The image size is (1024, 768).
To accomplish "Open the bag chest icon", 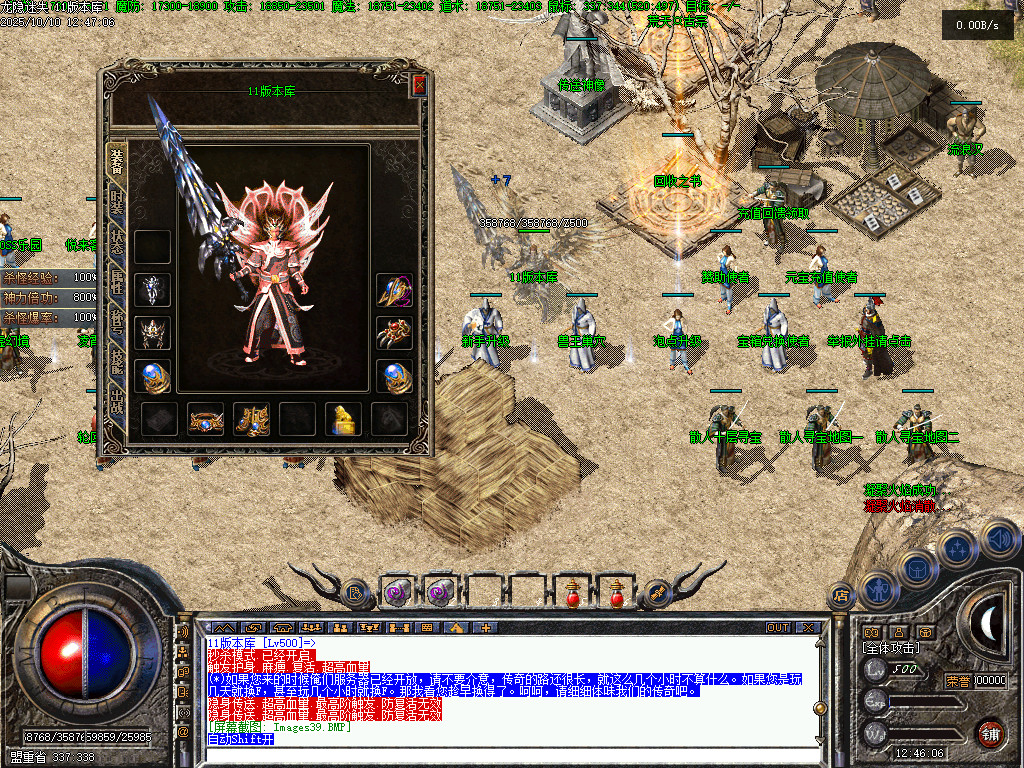I will [915, 567].
